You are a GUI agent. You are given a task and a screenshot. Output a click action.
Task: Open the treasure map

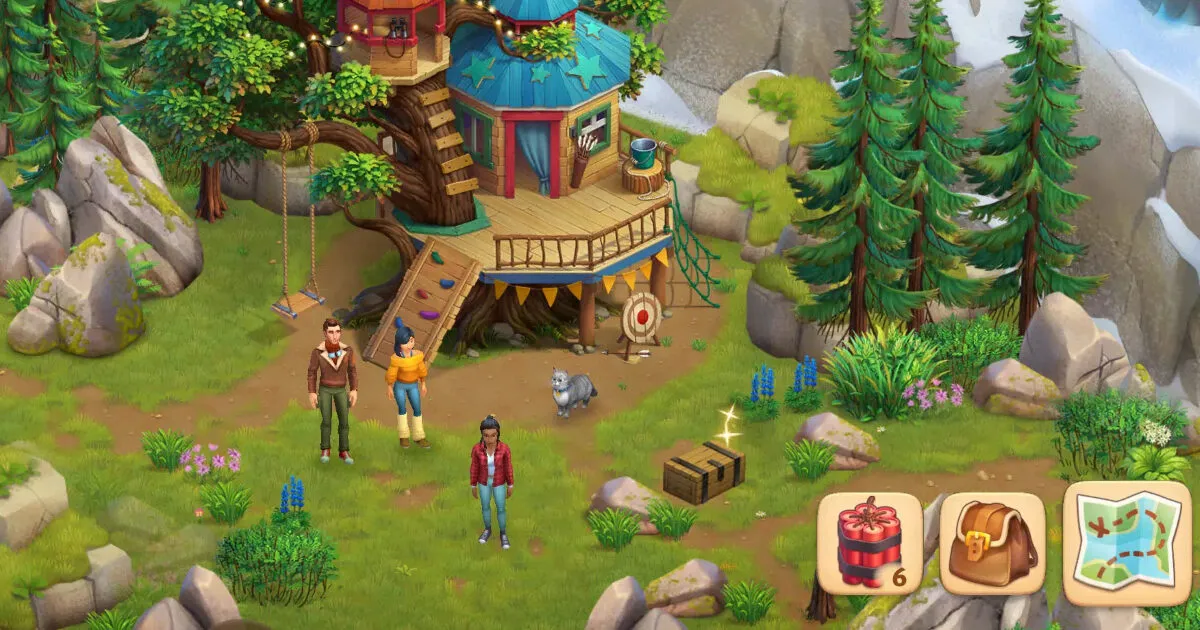click(1126, 543)
